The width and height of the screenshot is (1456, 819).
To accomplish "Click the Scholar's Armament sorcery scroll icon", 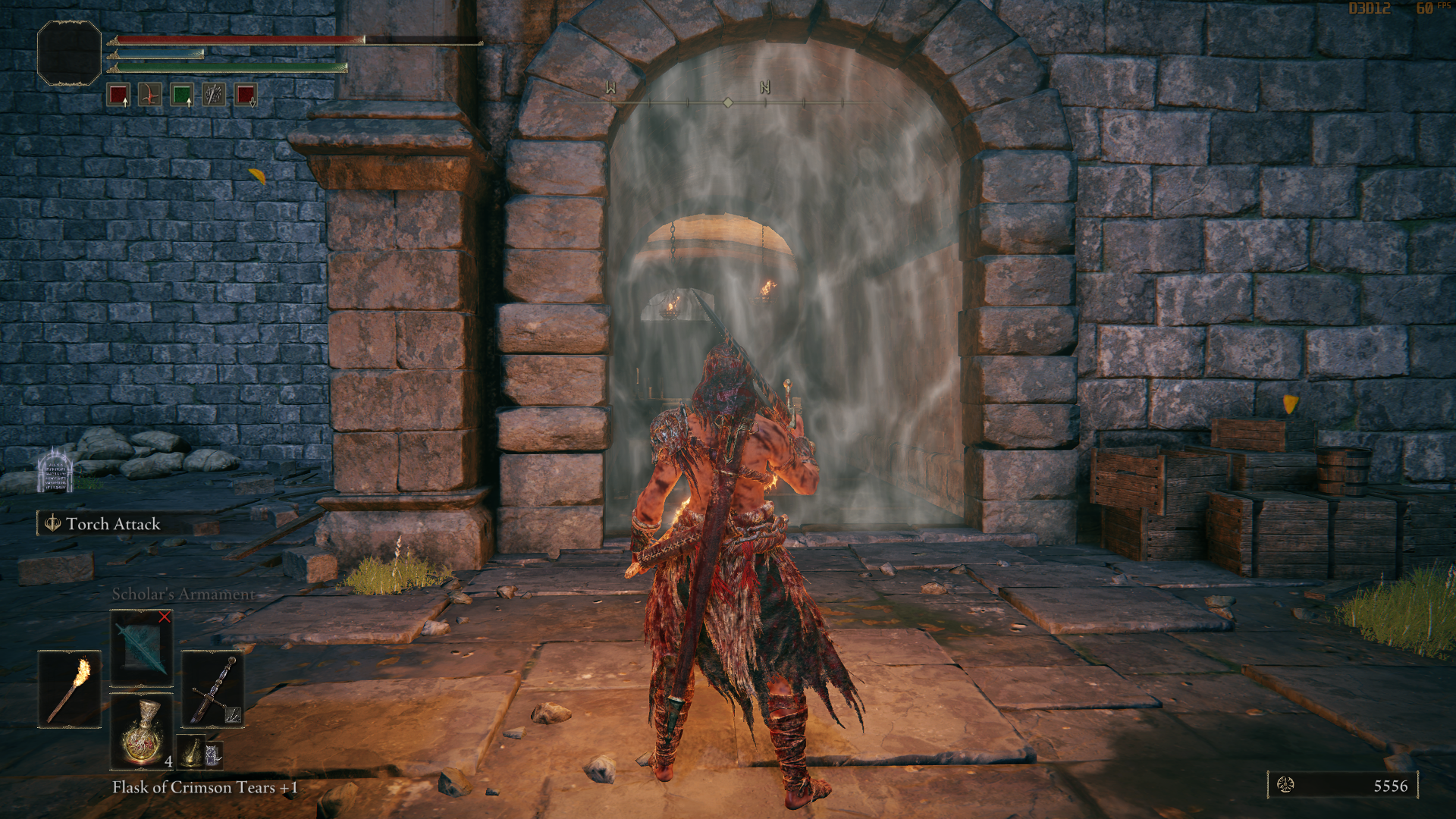I will point(140,648).
